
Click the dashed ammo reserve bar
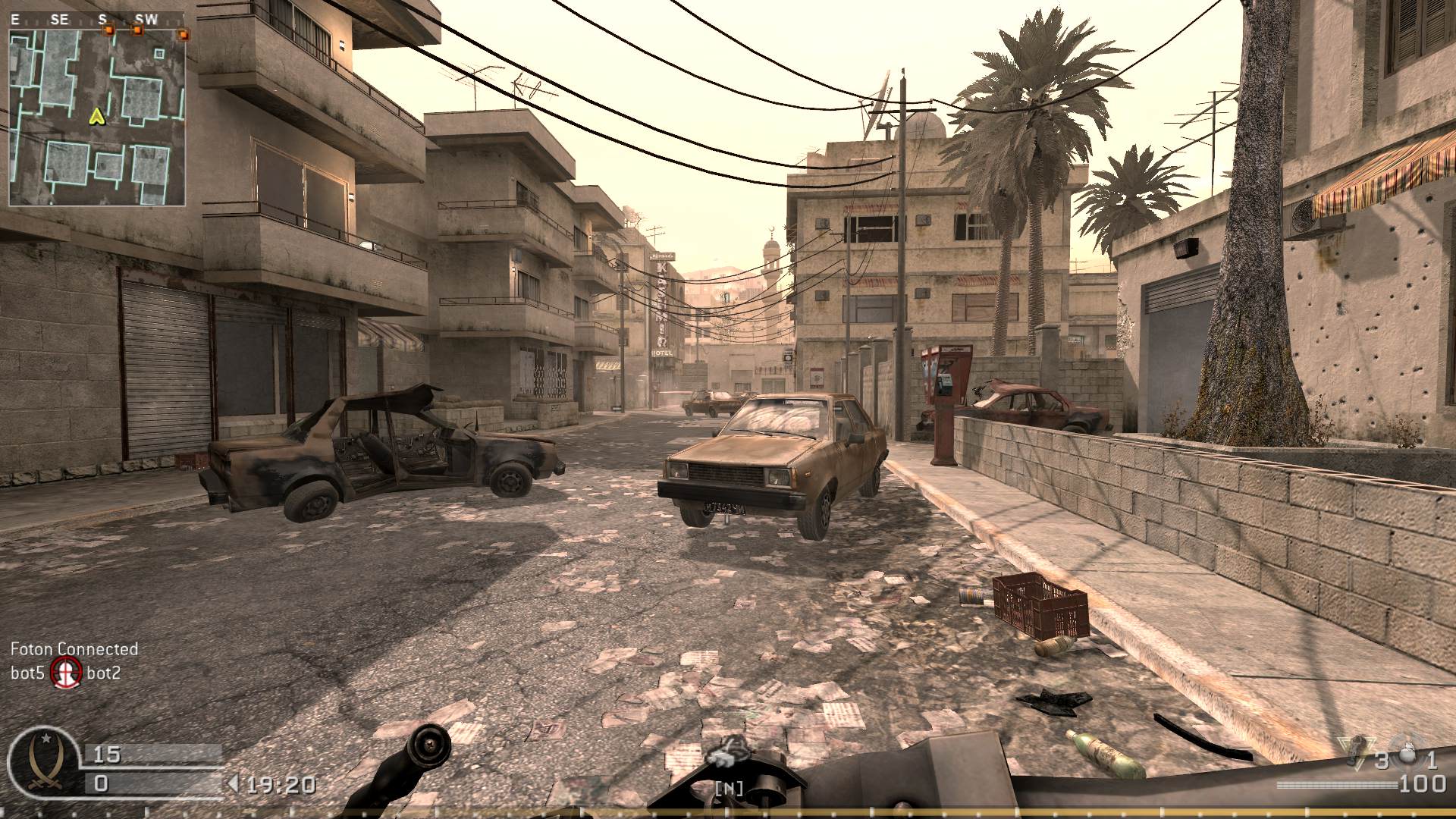[1331, 786]
